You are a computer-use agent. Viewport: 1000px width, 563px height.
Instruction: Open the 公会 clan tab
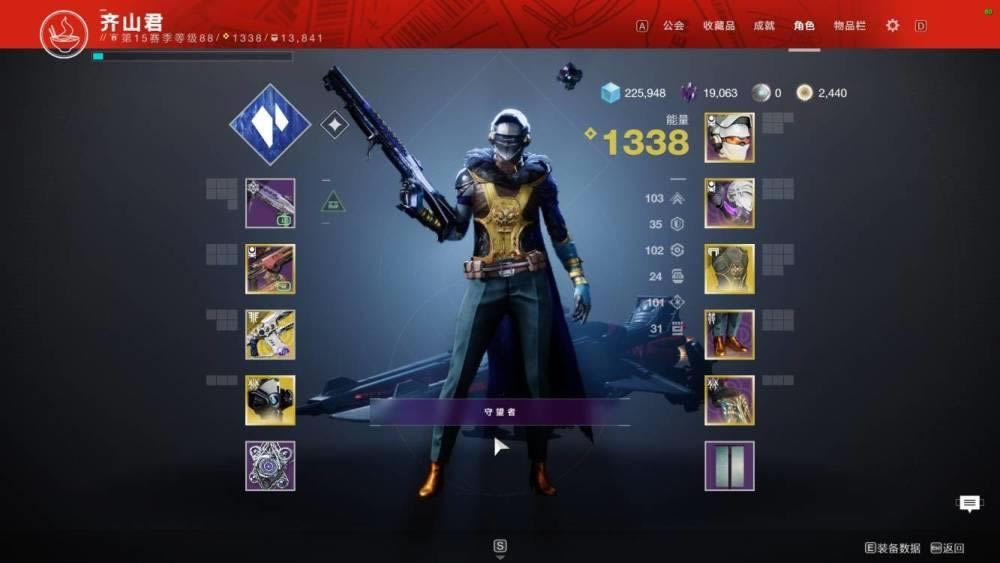click(673, 25)
